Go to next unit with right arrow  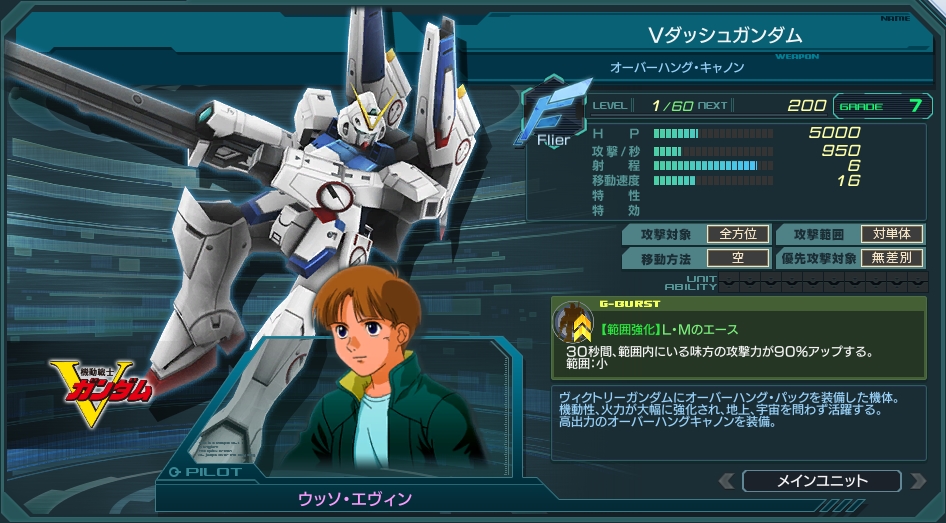tap(917, 481)
